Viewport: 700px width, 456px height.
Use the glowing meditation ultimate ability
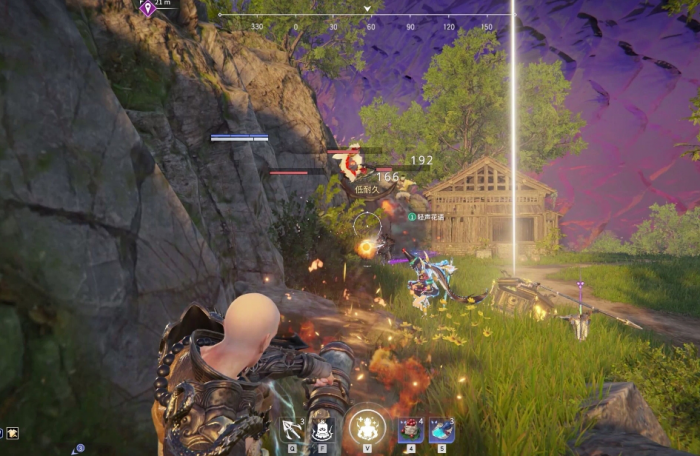point(367,429)
